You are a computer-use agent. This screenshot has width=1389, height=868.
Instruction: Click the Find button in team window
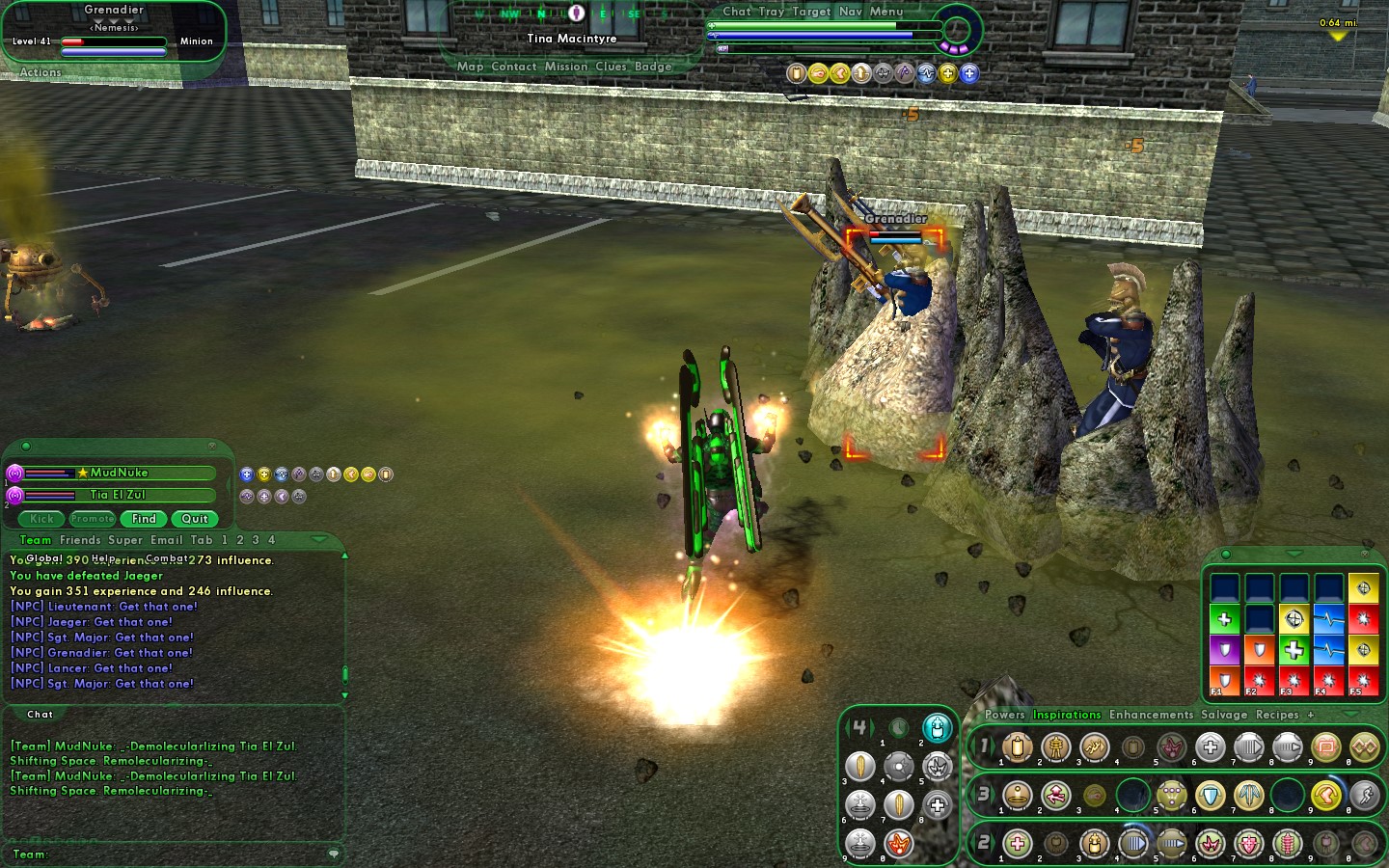tap(144, 519)
